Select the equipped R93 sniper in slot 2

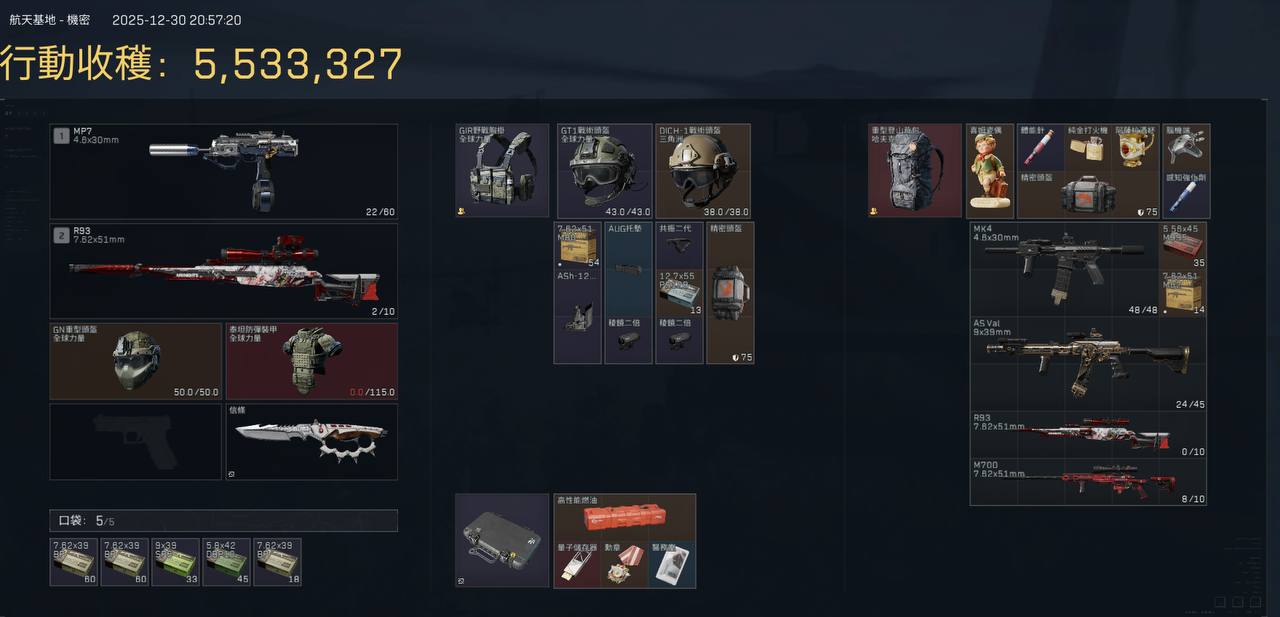pos(223,271)
